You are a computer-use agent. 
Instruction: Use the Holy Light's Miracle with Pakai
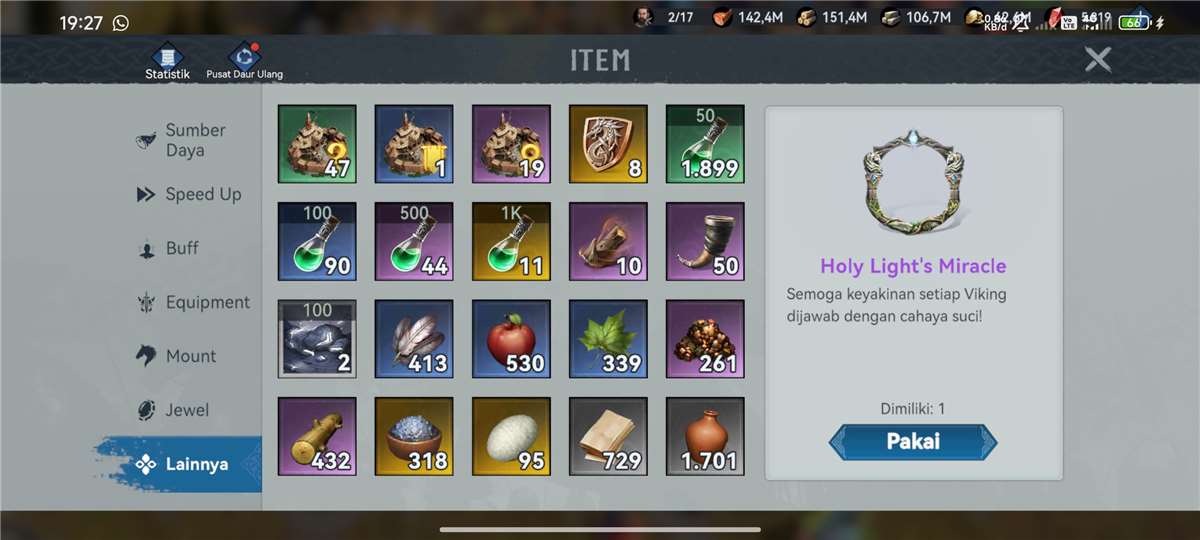tap(913, 441)
